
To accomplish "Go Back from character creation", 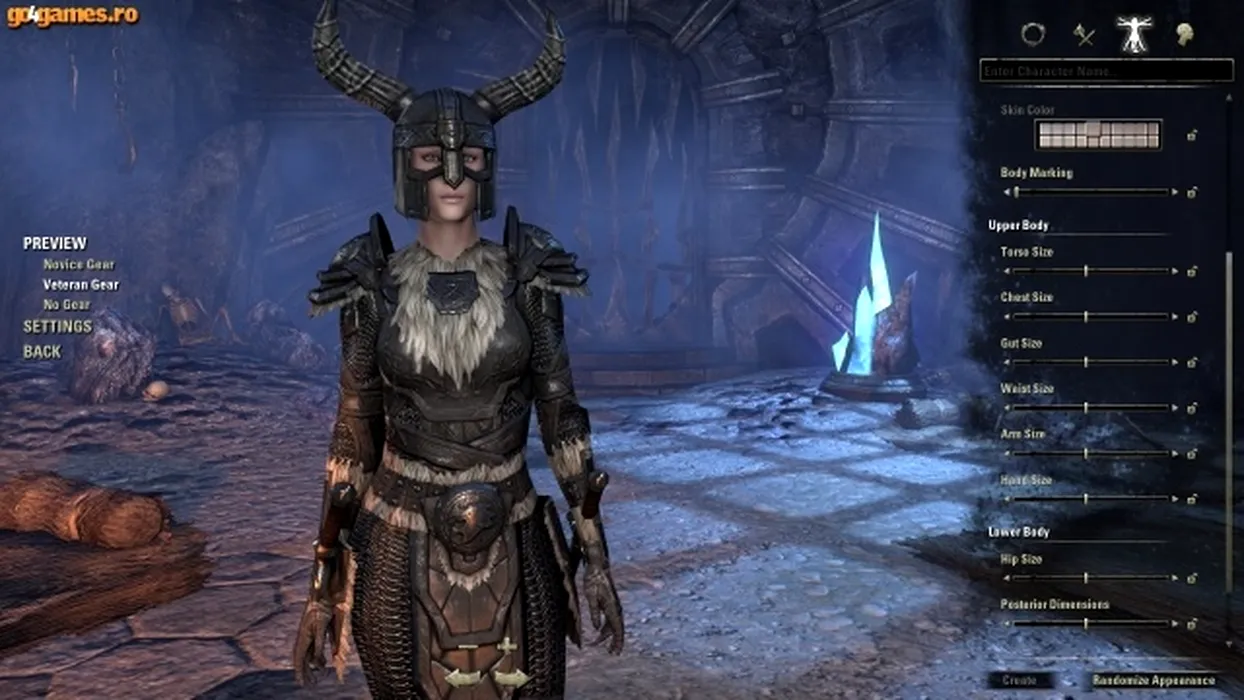I will click(x=42, y=352).
